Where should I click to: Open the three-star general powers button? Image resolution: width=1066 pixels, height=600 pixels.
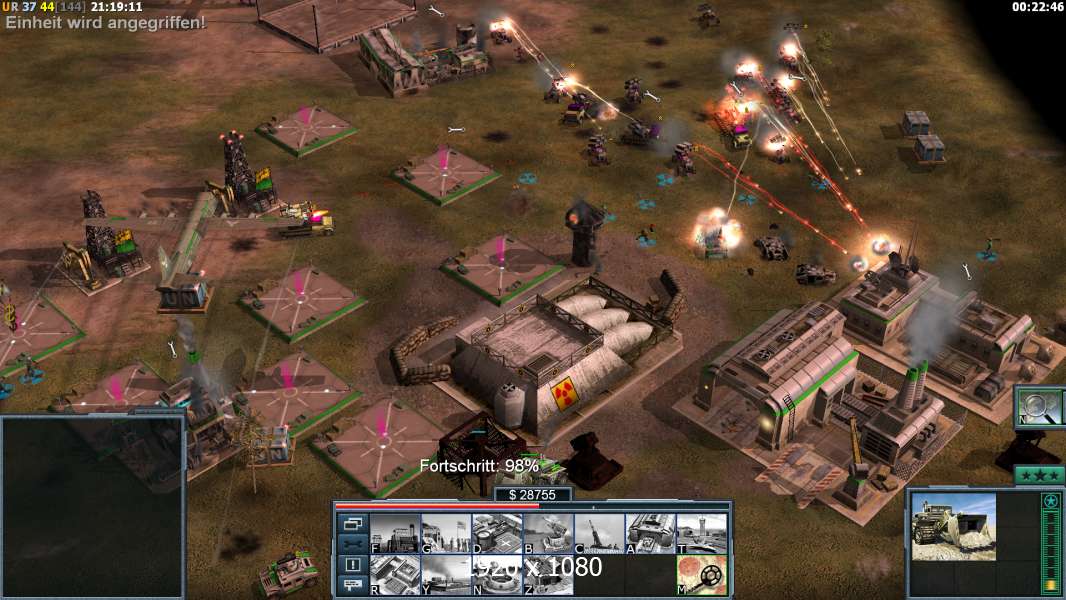point(1038,475)
